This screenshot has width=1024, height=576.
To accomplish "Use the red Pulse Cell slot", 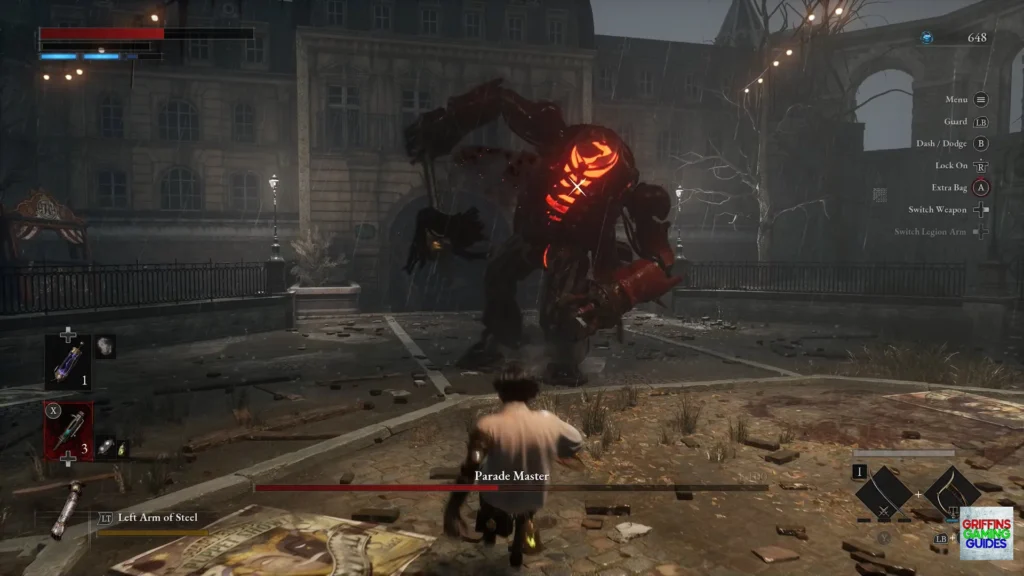I will [68, 431].
